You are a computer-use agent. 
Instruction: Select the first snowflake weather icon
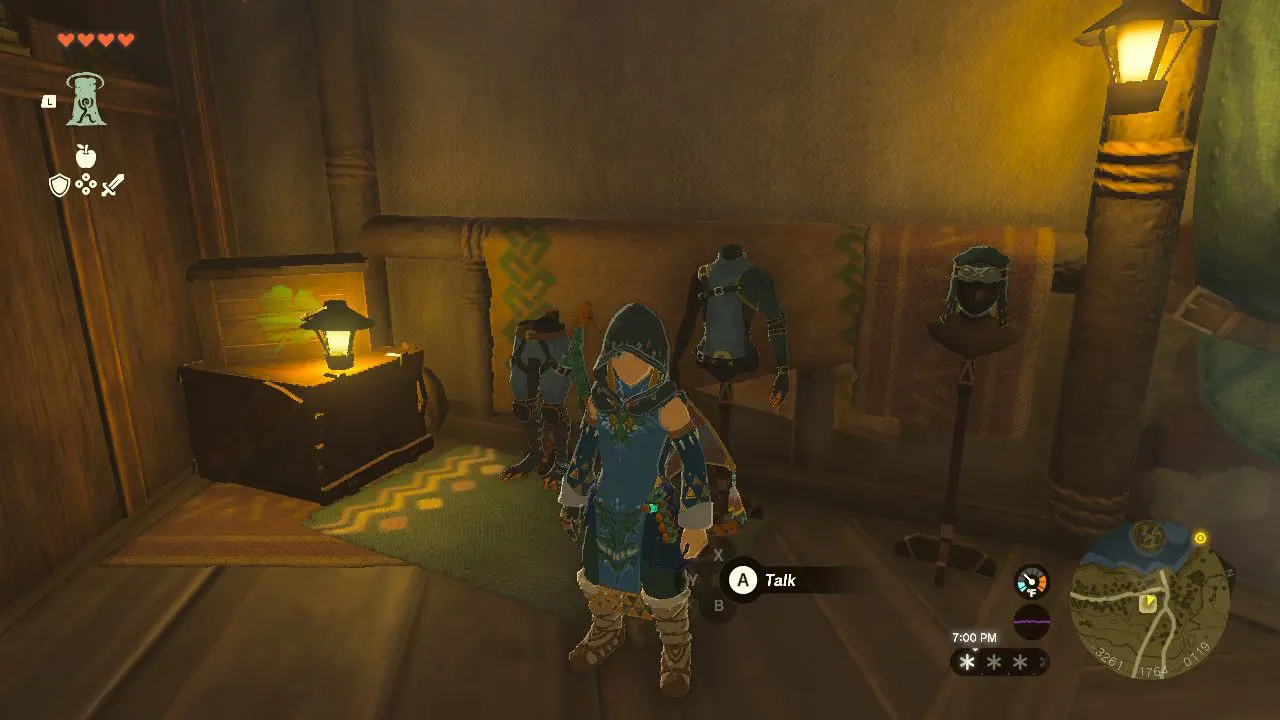(968, 662)
